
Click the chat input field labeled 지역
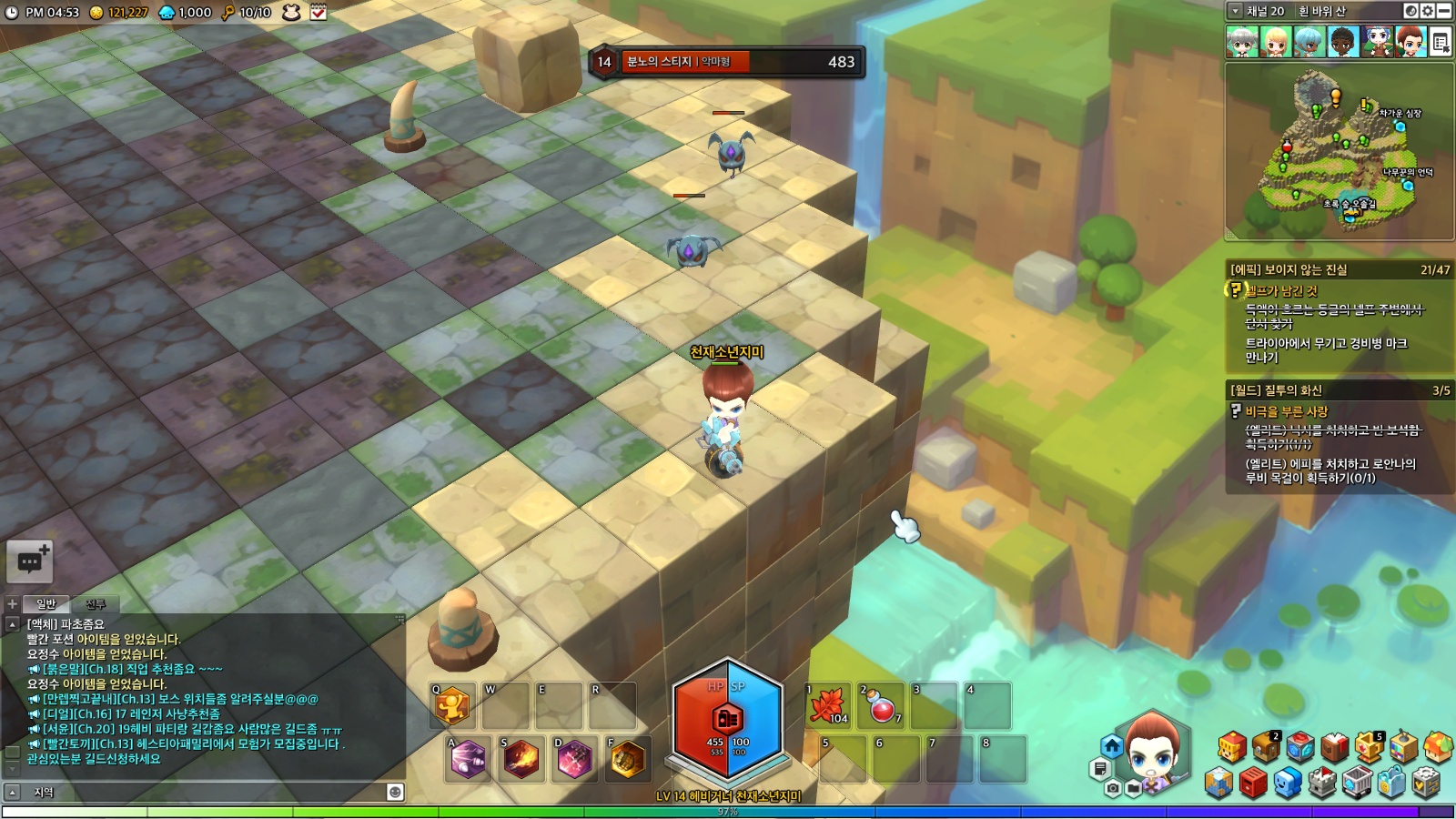pos(209,792)
